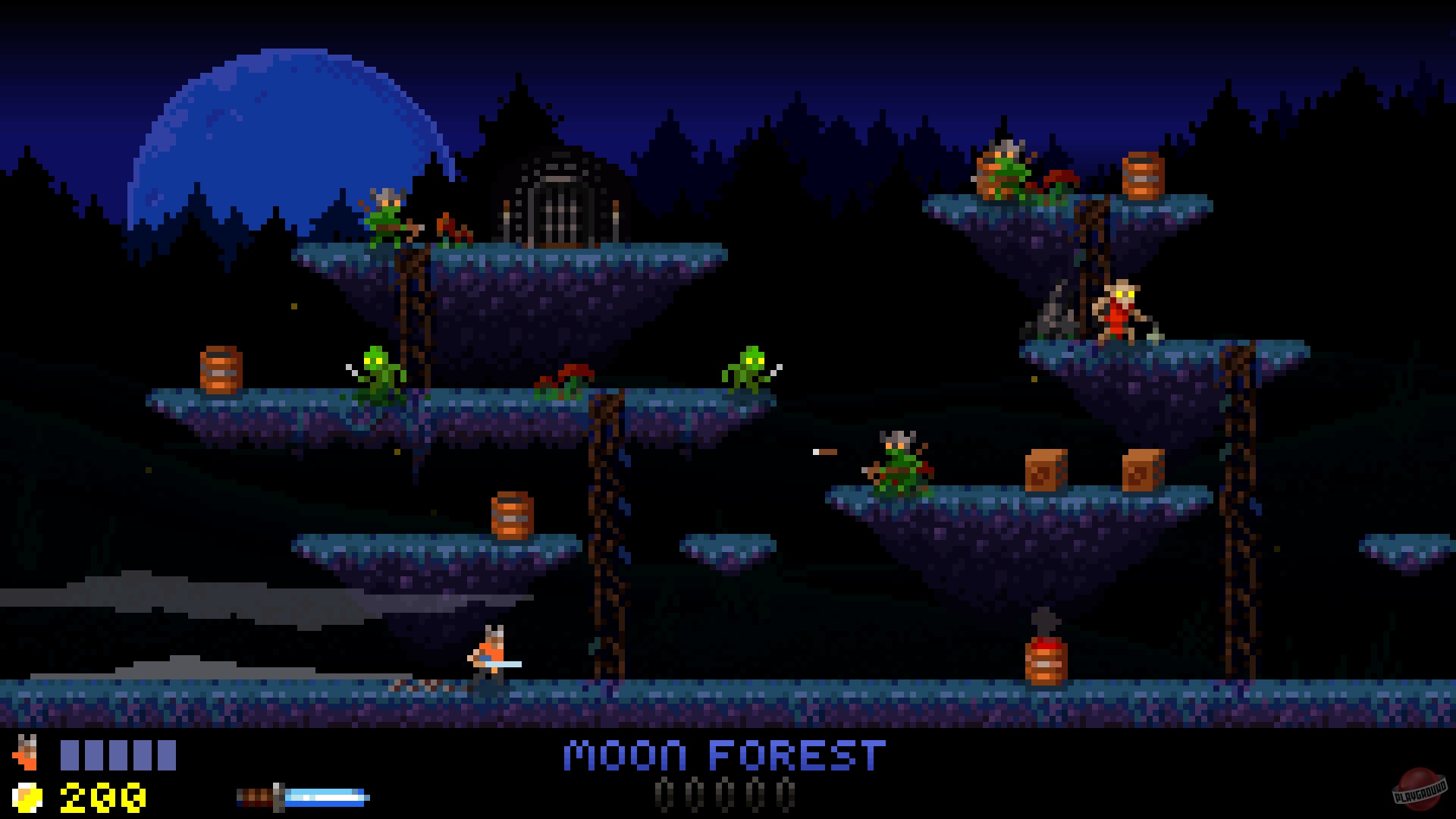Click the 00000 score display
This screenshot has height=819, width=1456.
click(x=724, y=795)
